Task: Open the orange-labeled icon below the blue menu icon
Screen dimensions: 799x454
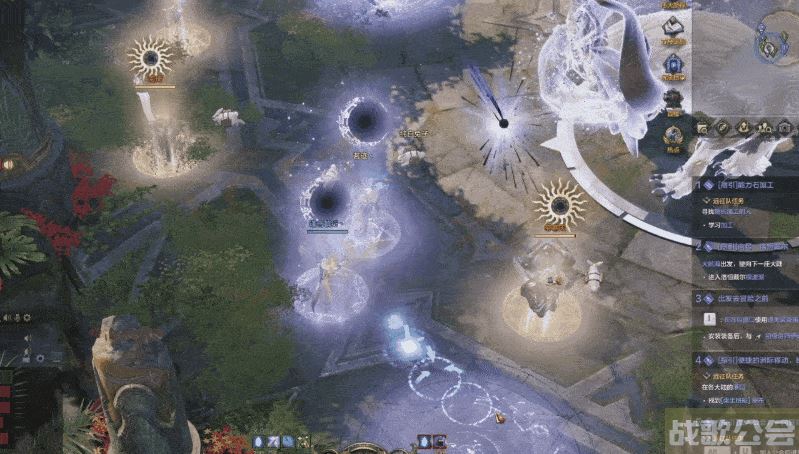Action: click(674, 101)
